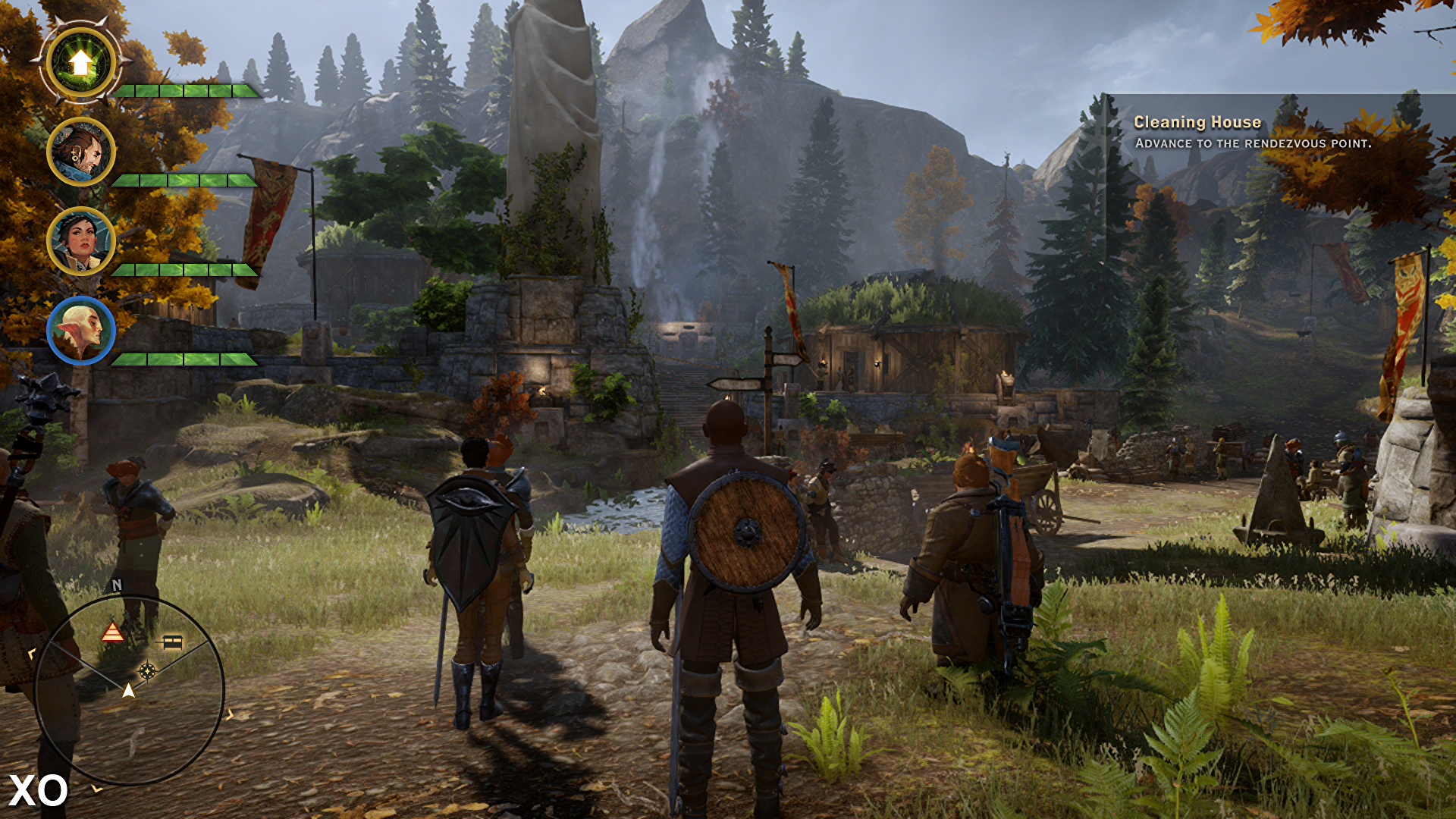This screenshot has height=819, width=1456.
Task: Click the treasure chest marker on the minimap
Action: coord(173,642)
